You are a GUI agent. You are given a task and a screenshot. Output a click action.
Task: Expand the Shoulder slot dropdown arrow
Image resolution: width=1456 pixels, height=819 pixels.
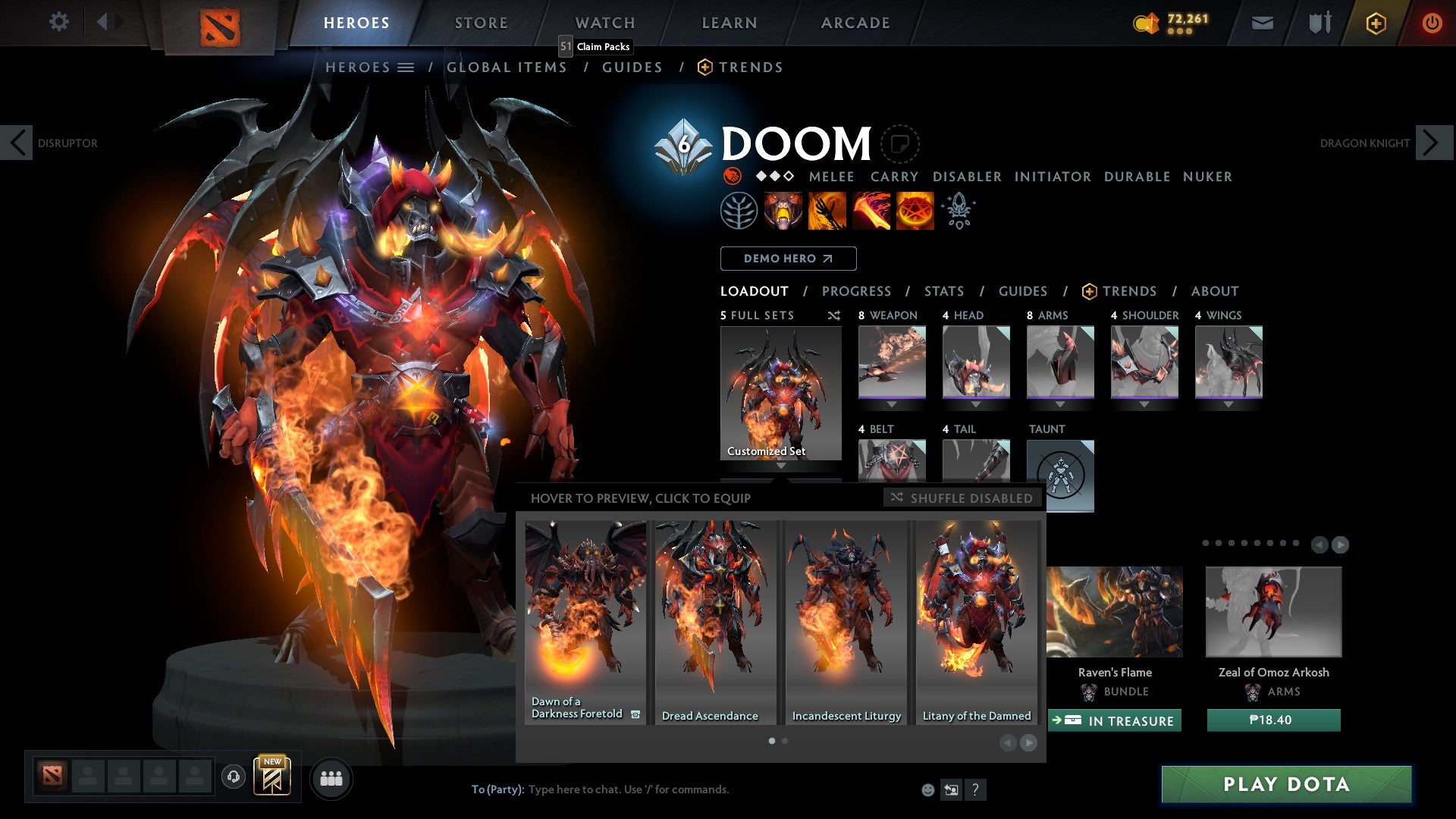click(1144, 404)
